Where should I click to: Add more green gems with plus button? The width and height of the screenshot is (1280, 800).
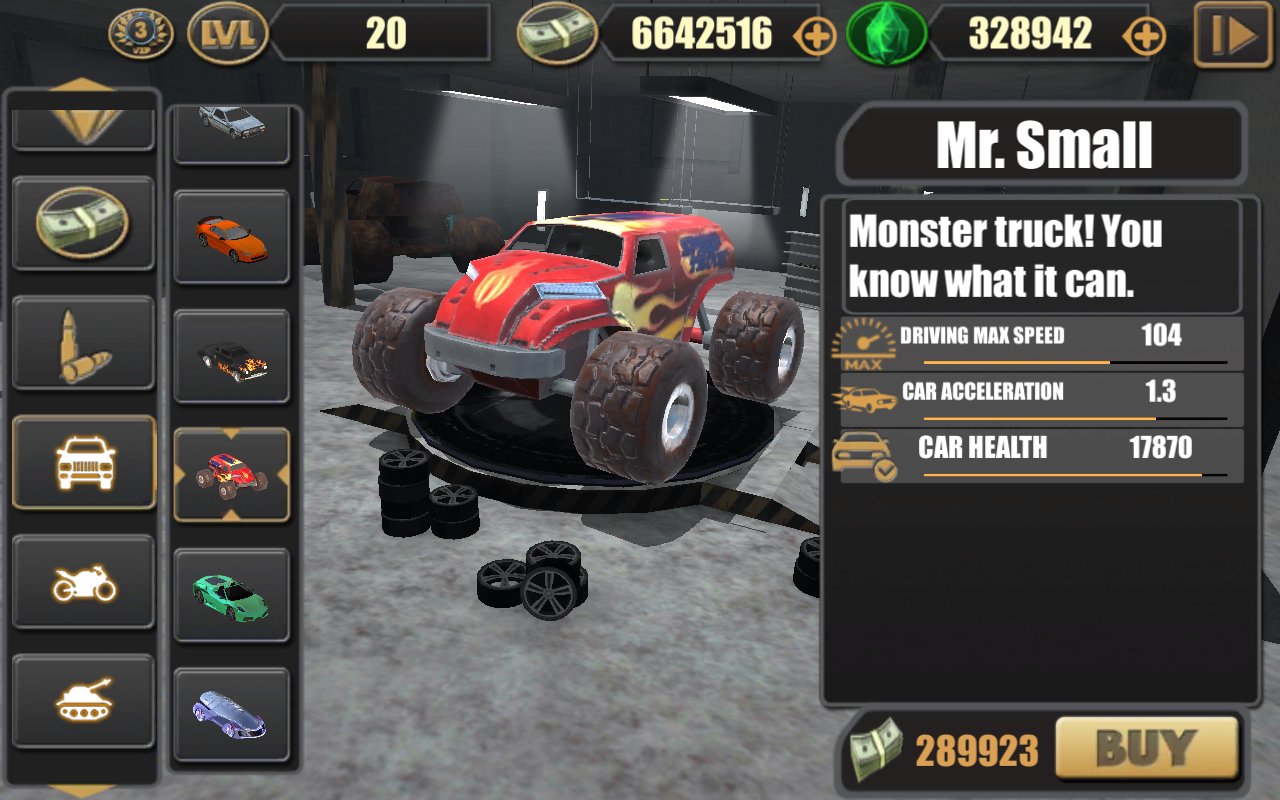coord(1143,37)
